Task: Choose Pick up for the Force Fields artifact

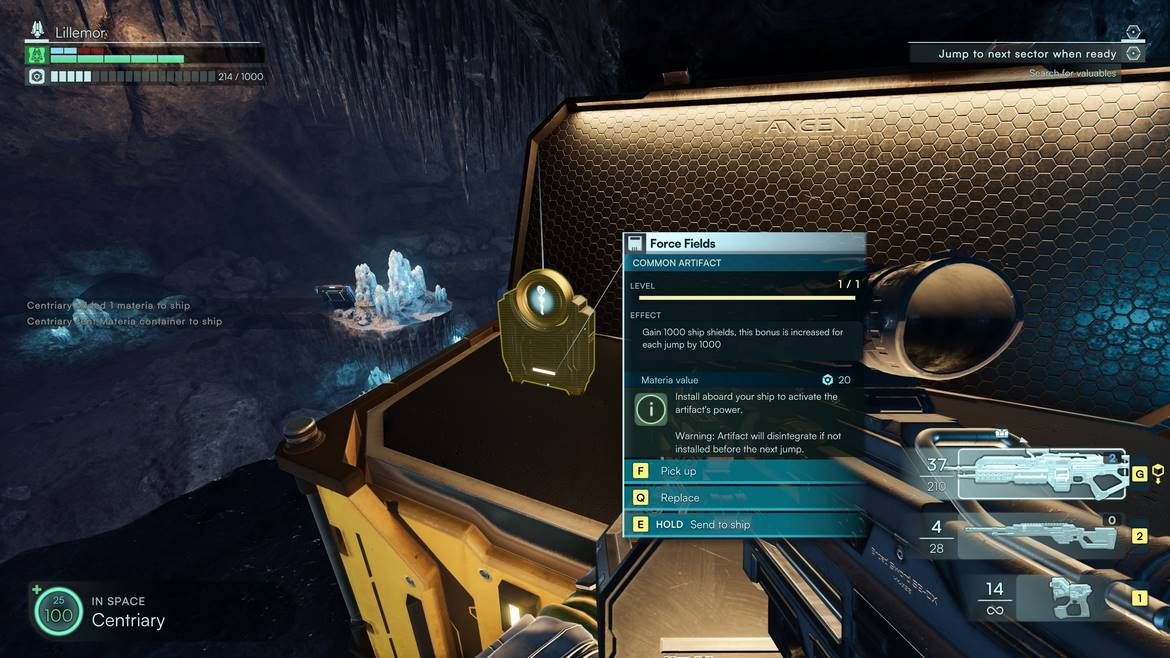Action: pyautogui.click(x=743, y=471)
